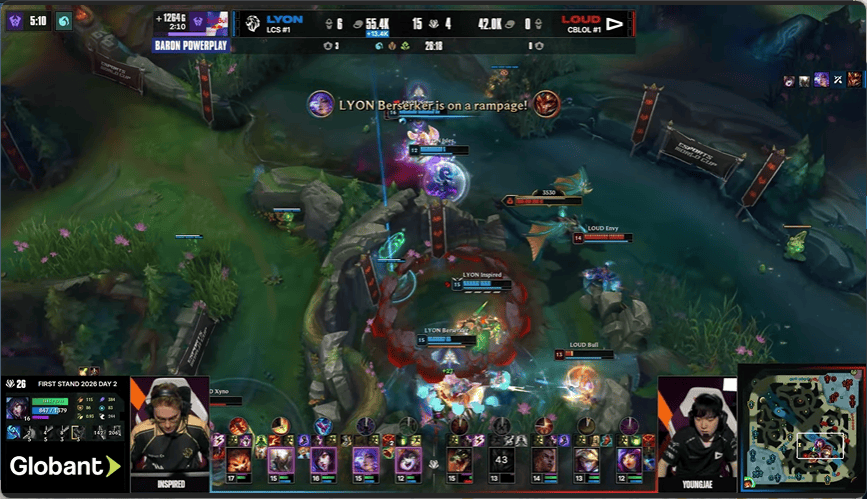The width and height of the screenshot is (867, 499).
Task: Select LYON's level 17 champion portrait
Action: [x=239, y=460]
